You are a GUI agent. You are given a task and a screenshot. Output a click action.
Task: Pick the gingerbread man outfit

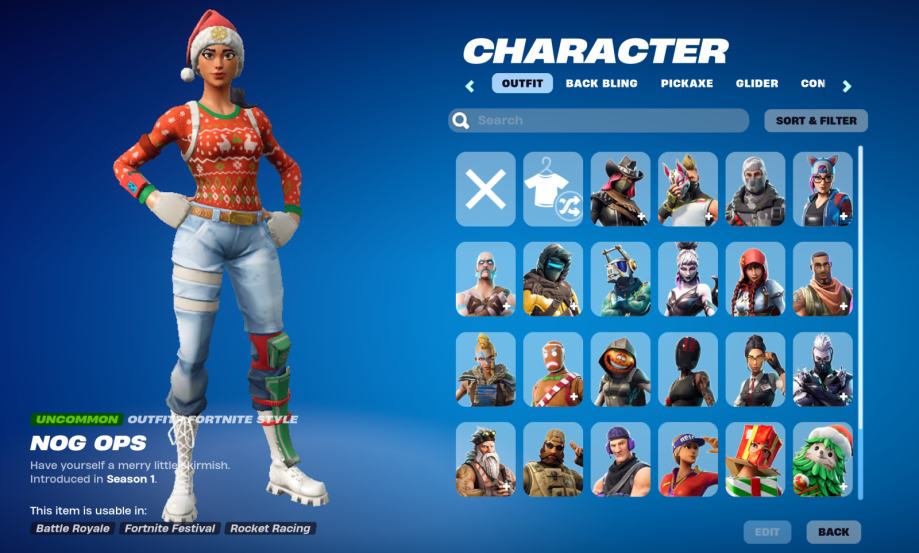tap(553, 369)
